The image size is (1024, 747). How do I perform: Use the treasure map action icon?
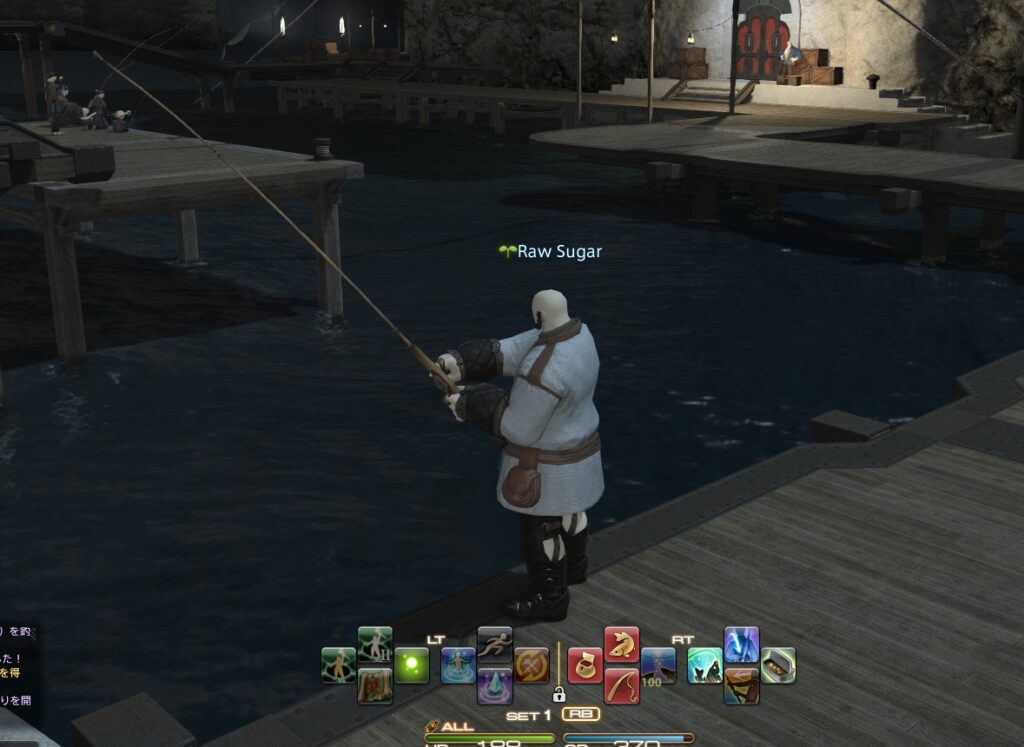(375, 686)
